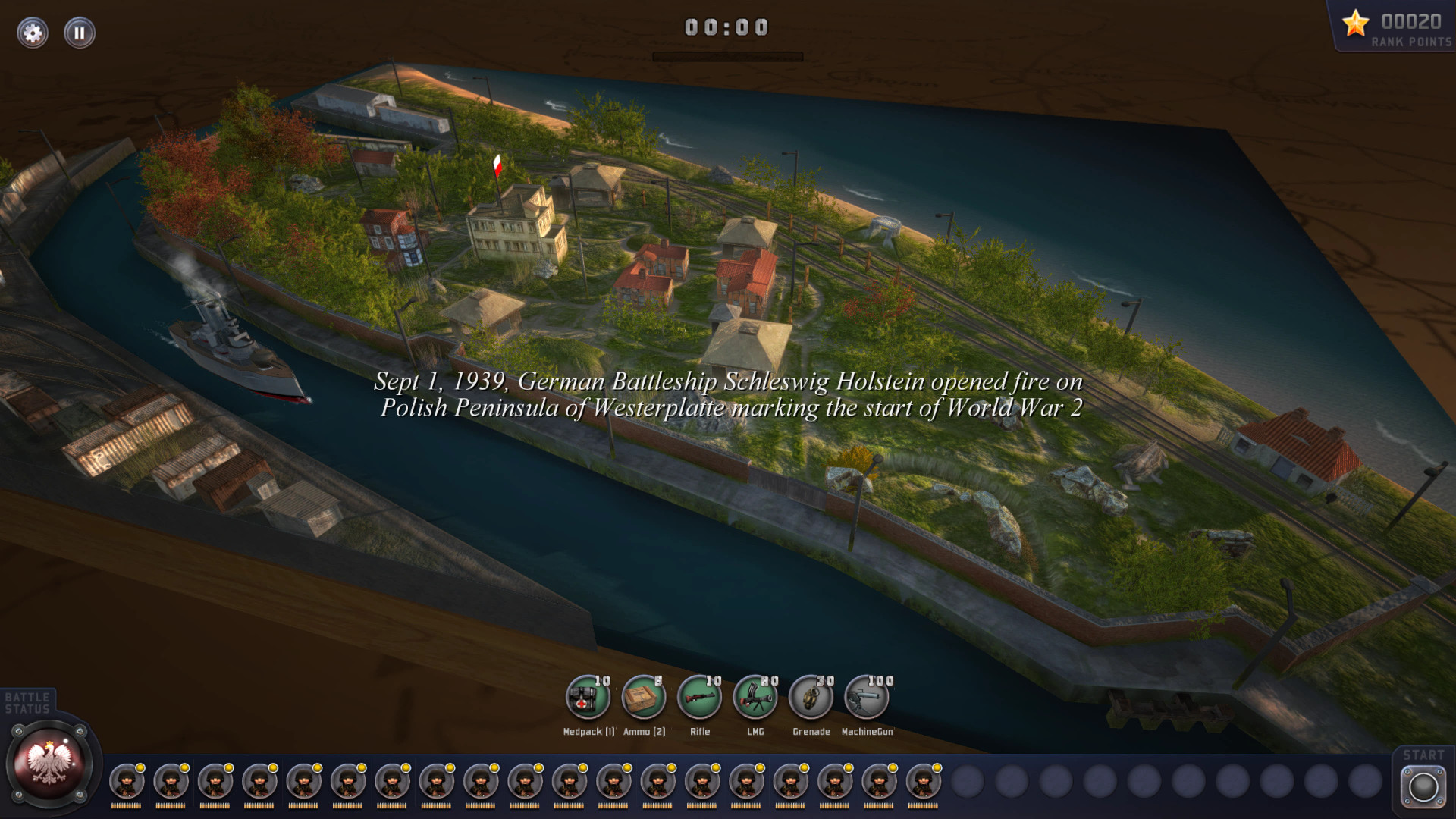
Task: Toggle the fifth soldier's readiness marker
Action: (x=318, y=768)
